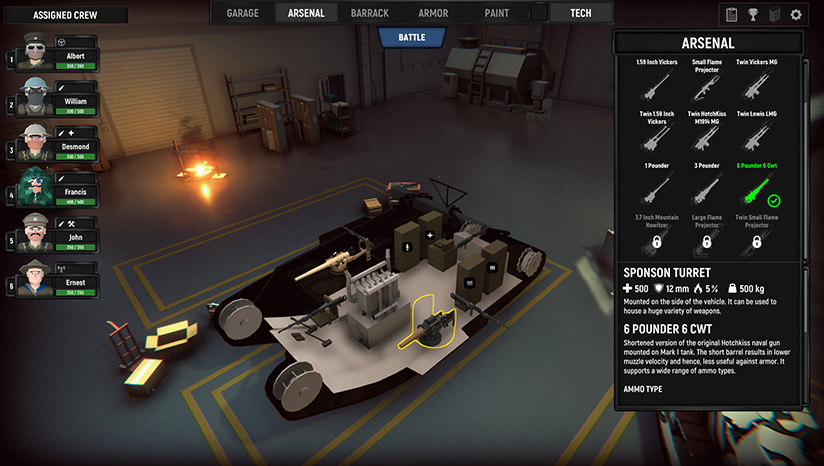Select the Armor tab
Image resolution: width=824 pixels, height=466 pixels.
coord(433,13)
